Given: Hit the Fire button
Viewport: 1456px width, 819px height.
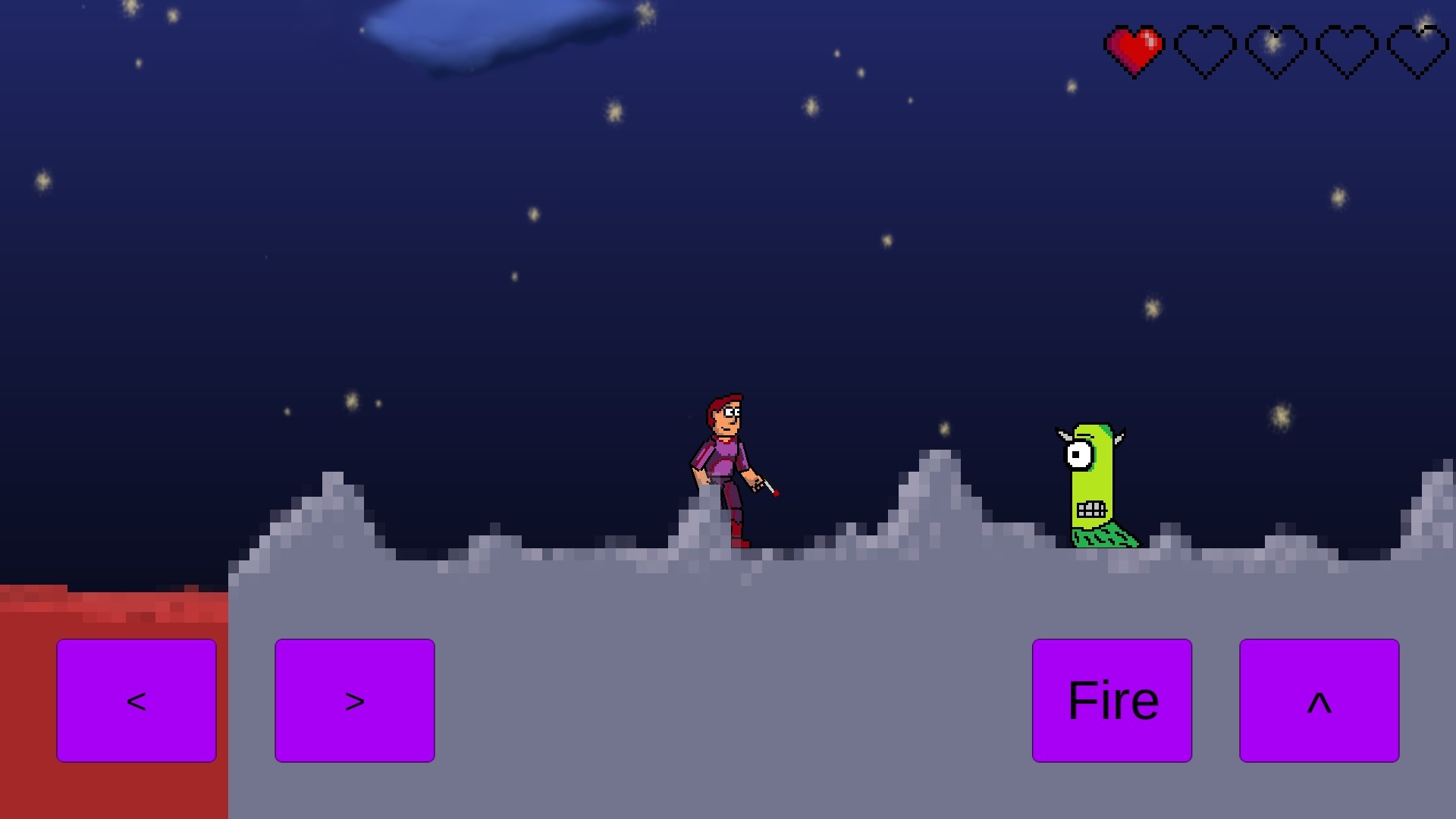Looking at the screenshot, I should [x=1112, y=700].
